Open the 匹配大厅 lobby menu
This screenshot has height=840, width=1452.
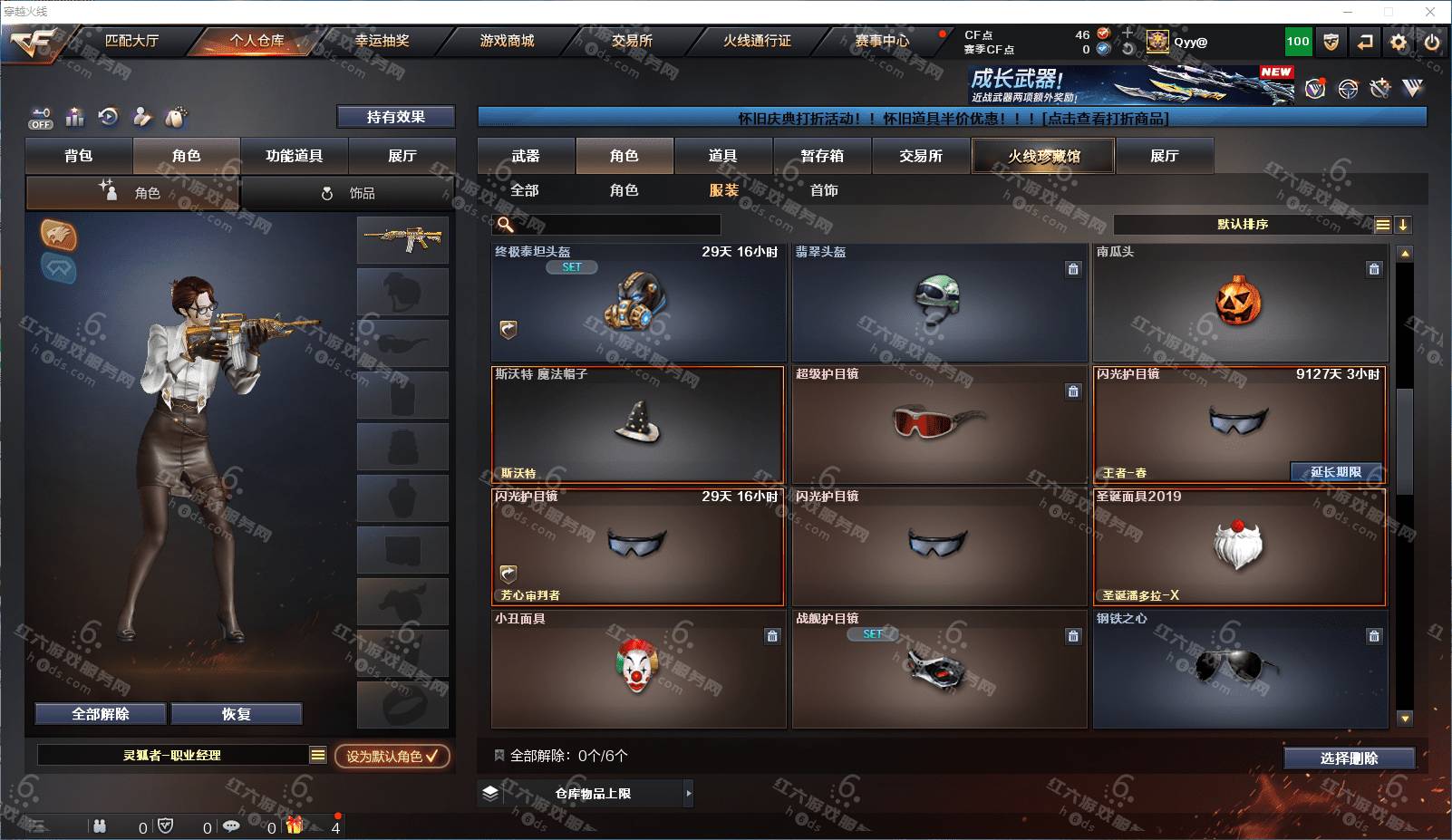point(131,41)
